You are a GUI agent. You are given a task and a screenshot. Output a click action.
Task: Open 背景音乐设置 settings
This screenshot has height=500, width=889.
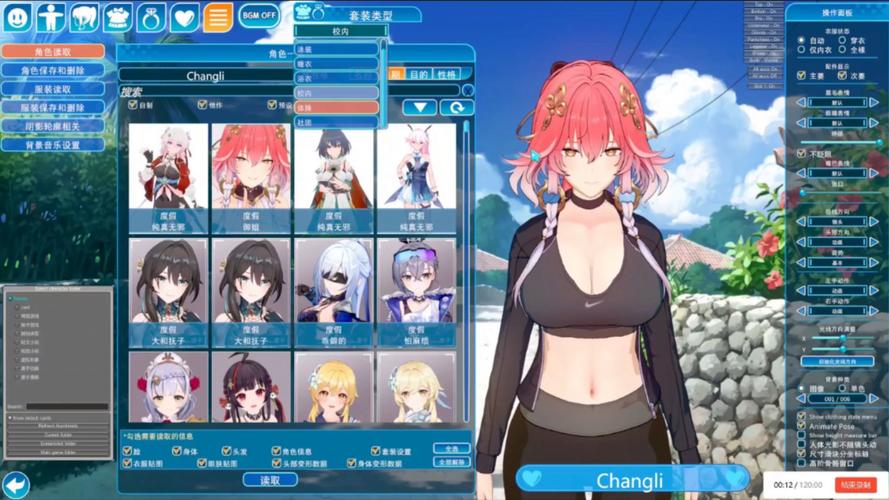[52, 145]
